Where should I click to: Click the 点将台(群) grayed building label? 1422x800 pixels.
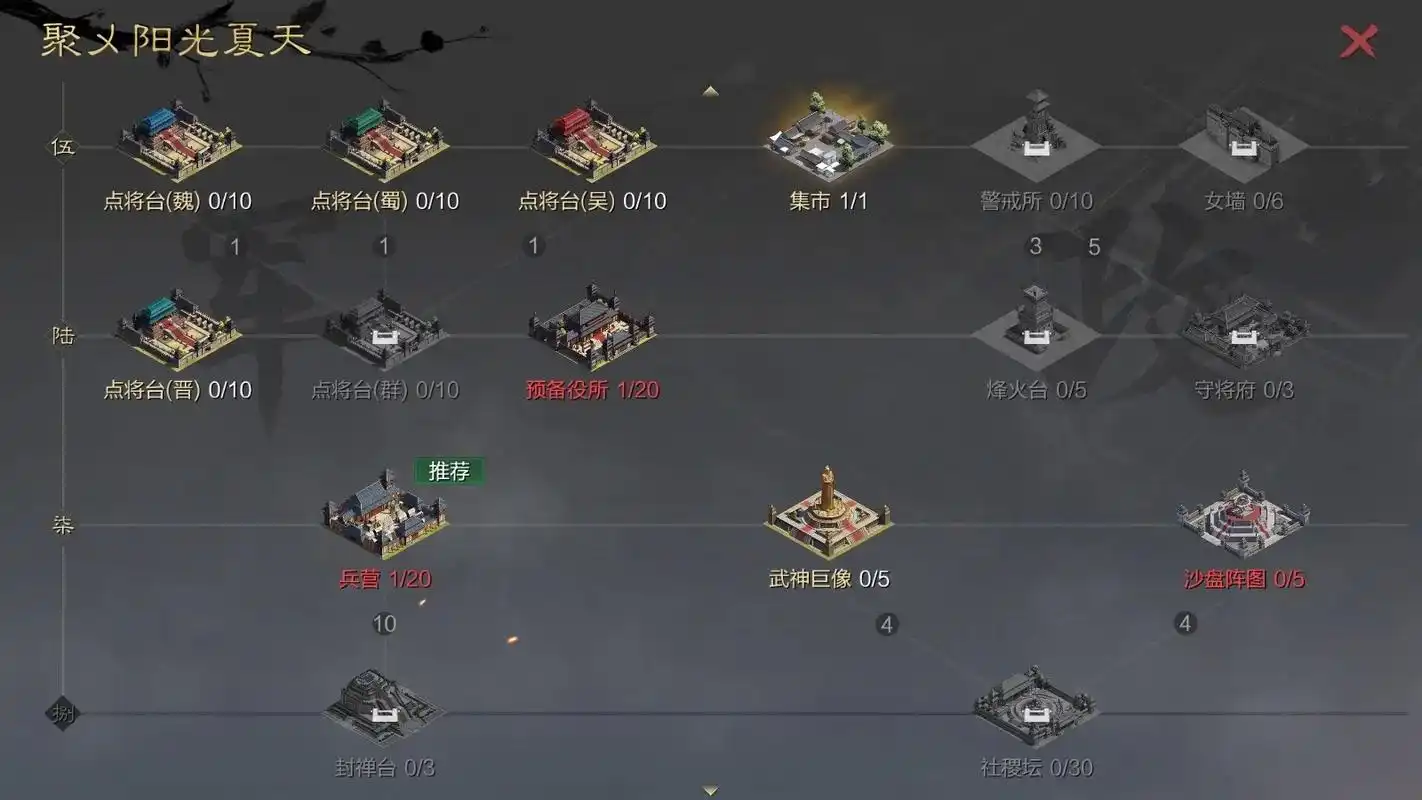pos(383,390)
